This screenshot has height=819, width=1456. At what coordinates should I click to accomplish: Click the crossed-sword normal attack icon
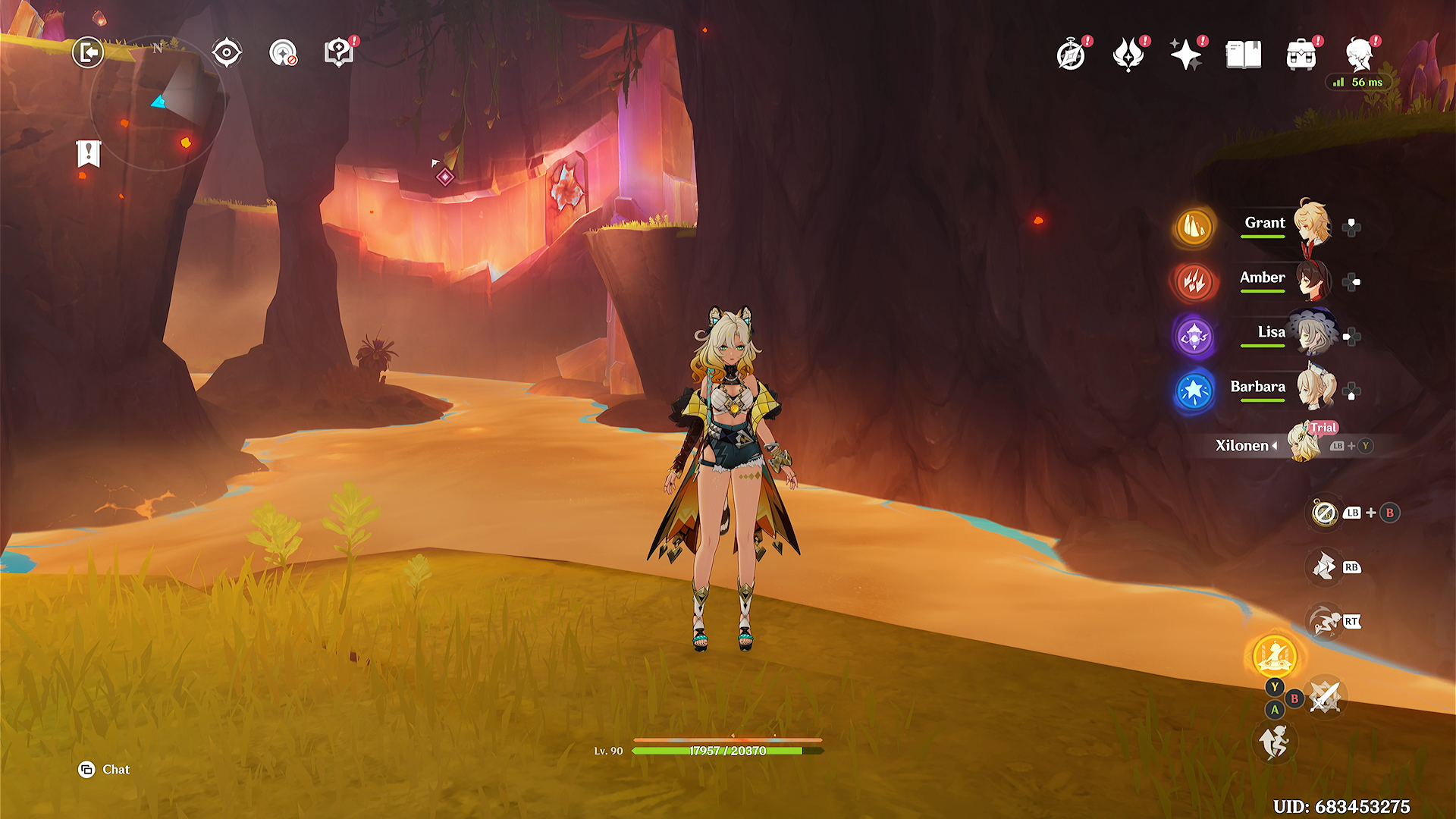[x=1326, y=697]
